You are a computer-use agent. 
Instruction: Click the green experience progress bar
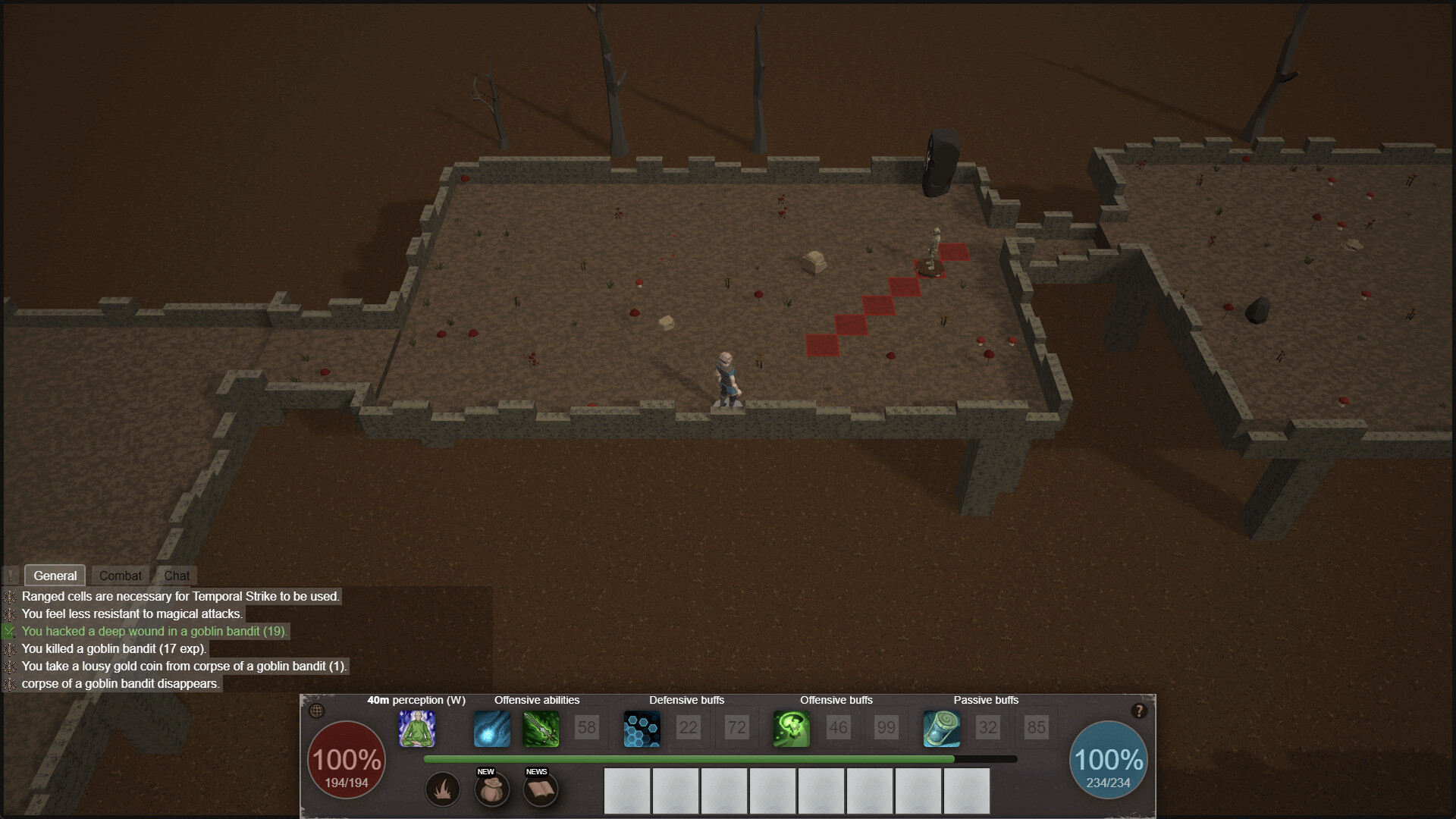(x=690, y=759)
